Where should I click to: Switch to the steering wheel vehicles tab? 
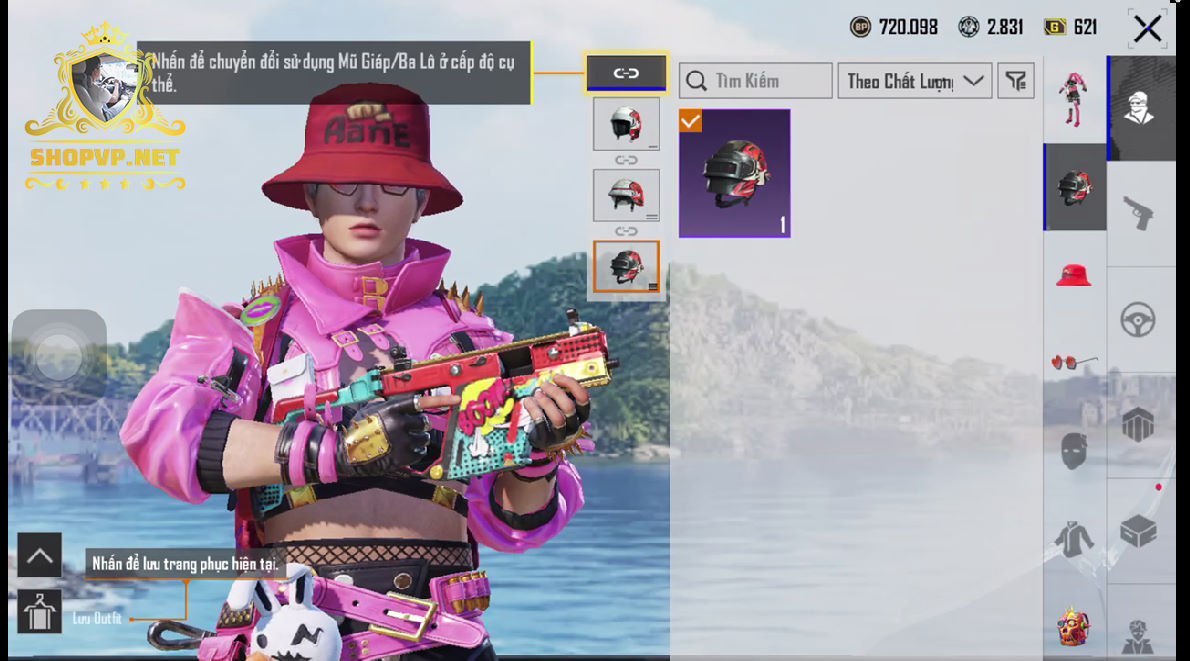click(x=1139, y=320)
